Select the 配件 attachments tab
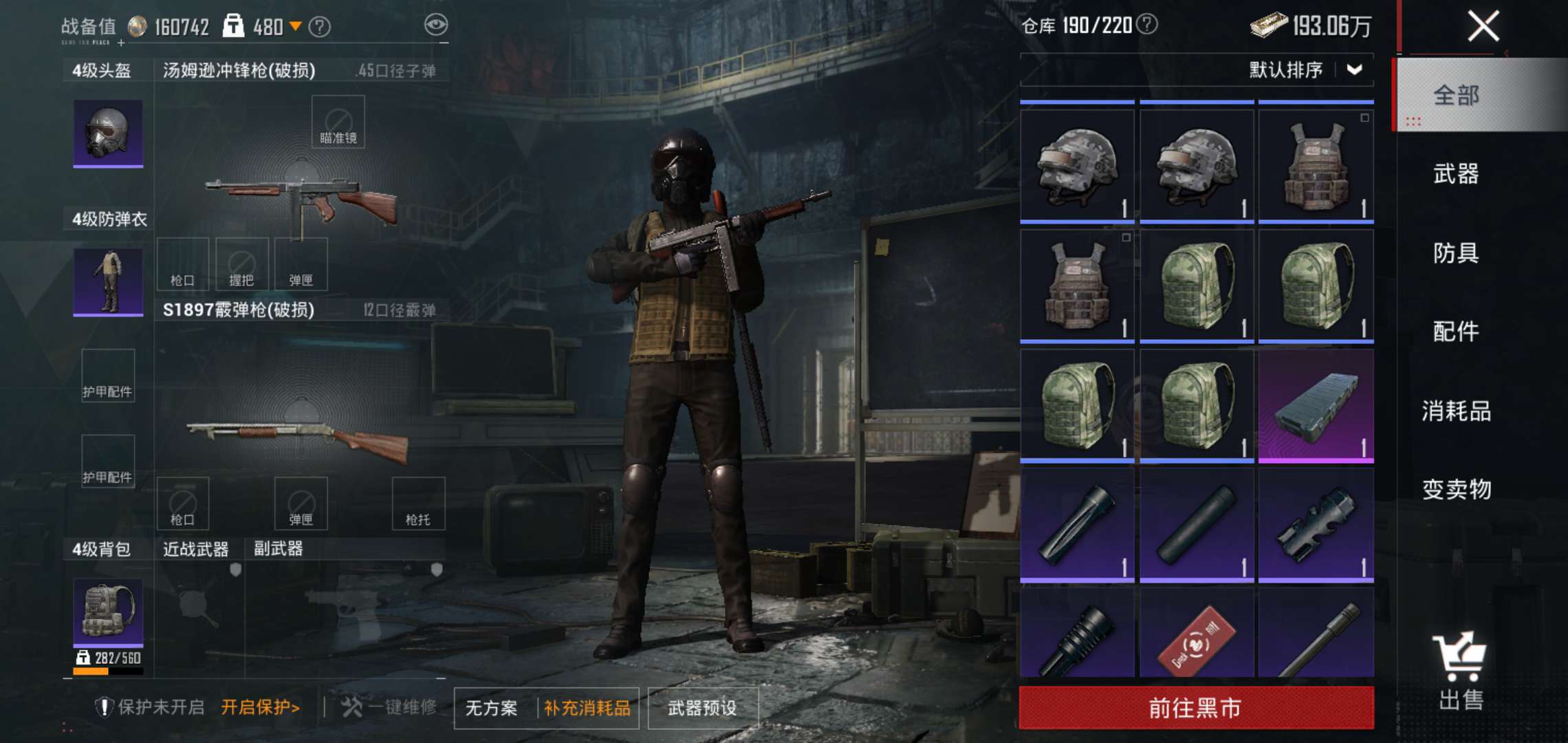The width and height of the screenshot is (1568, 743). coord(1456,332)
